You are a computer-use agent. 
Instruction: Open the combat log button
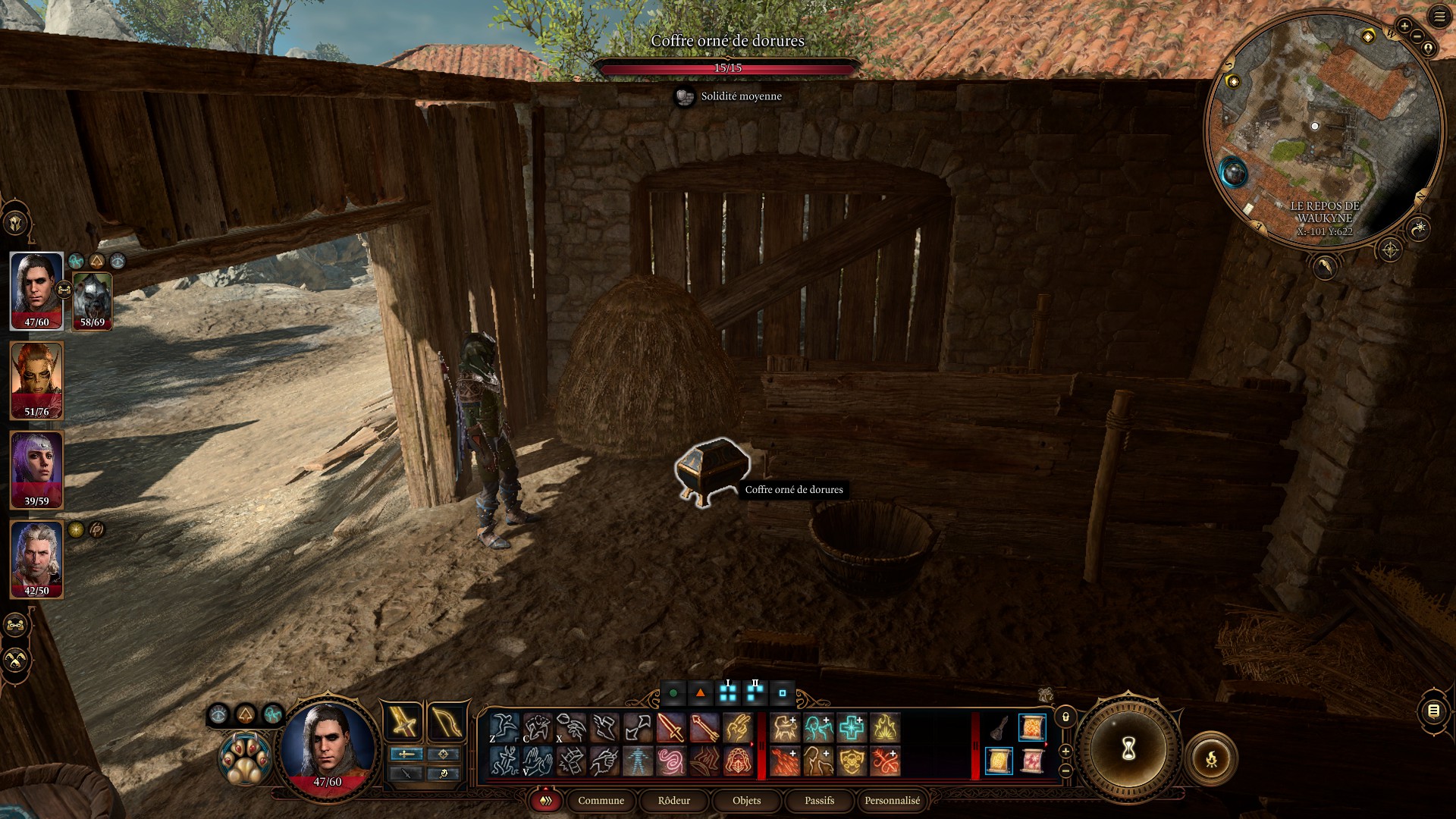[1433, 711]
